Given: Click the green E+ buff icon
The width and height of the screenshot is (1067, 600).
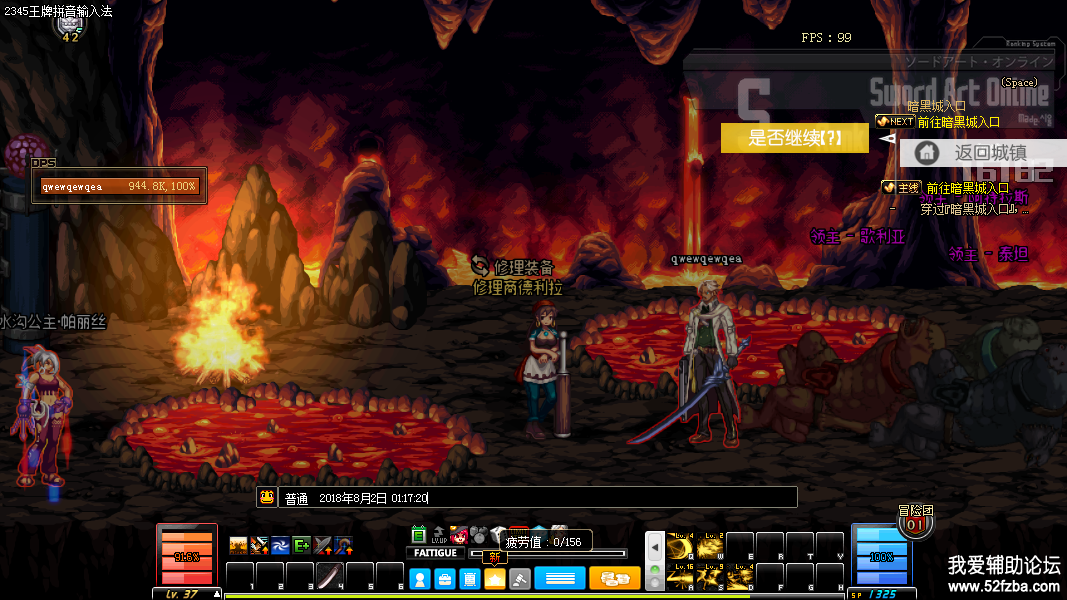Looking at the screenshot, I should (301, 545).
